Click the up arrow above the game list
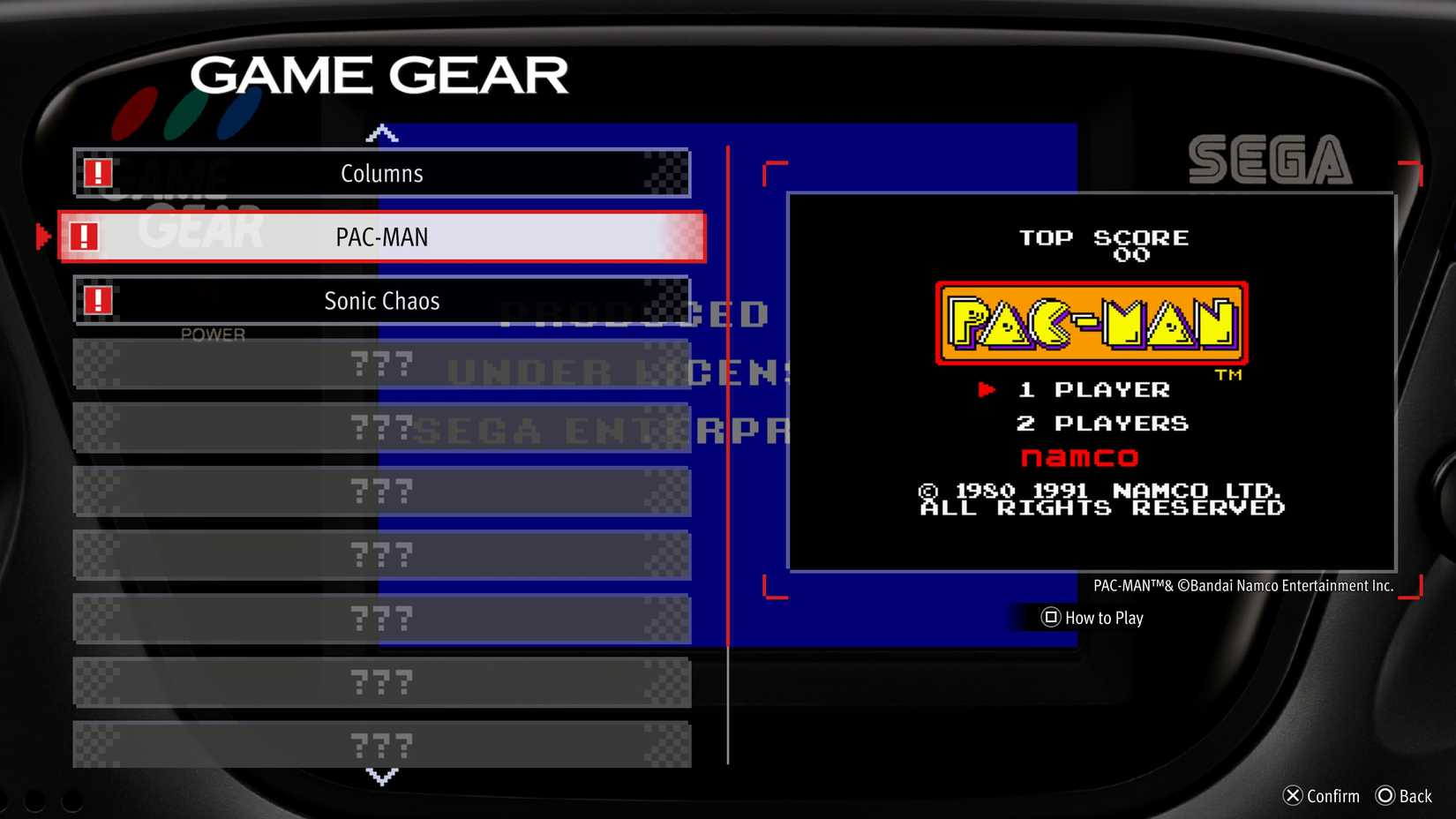The height and width of the screenshot is (819, 1456). point(381,131)
